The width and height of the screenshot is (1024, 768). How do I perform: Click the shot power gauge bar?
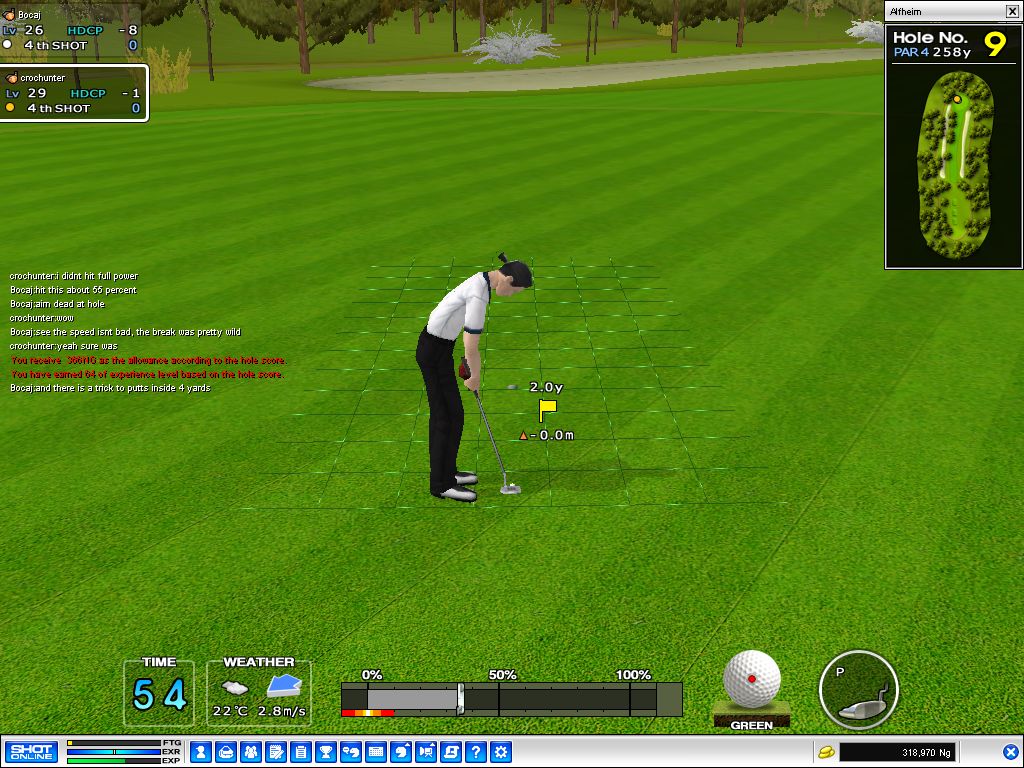(x=511, y=698)
